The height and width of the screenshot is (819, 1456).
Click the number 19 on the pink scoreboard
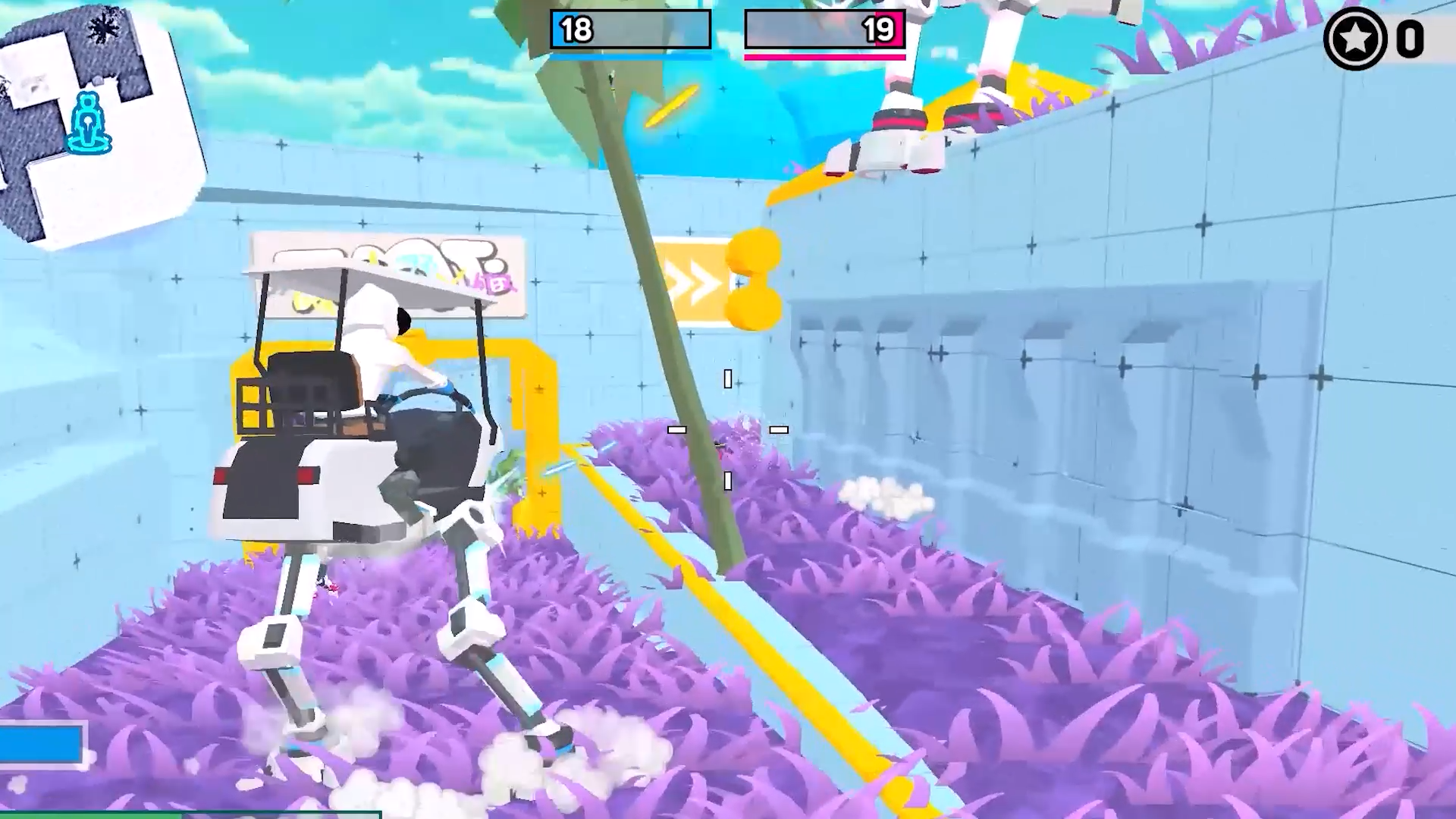tap(880, 30)
